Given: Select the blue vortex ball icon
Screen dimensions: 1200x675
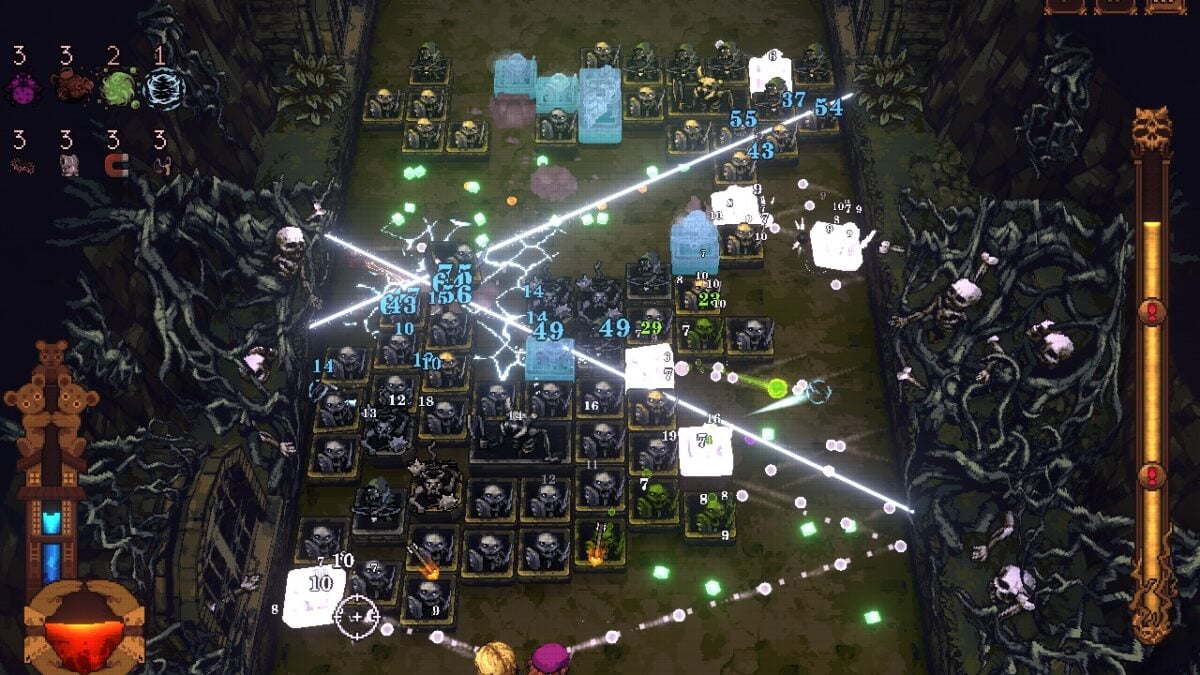Looking at the screenshot, I should tap(163, 89).
